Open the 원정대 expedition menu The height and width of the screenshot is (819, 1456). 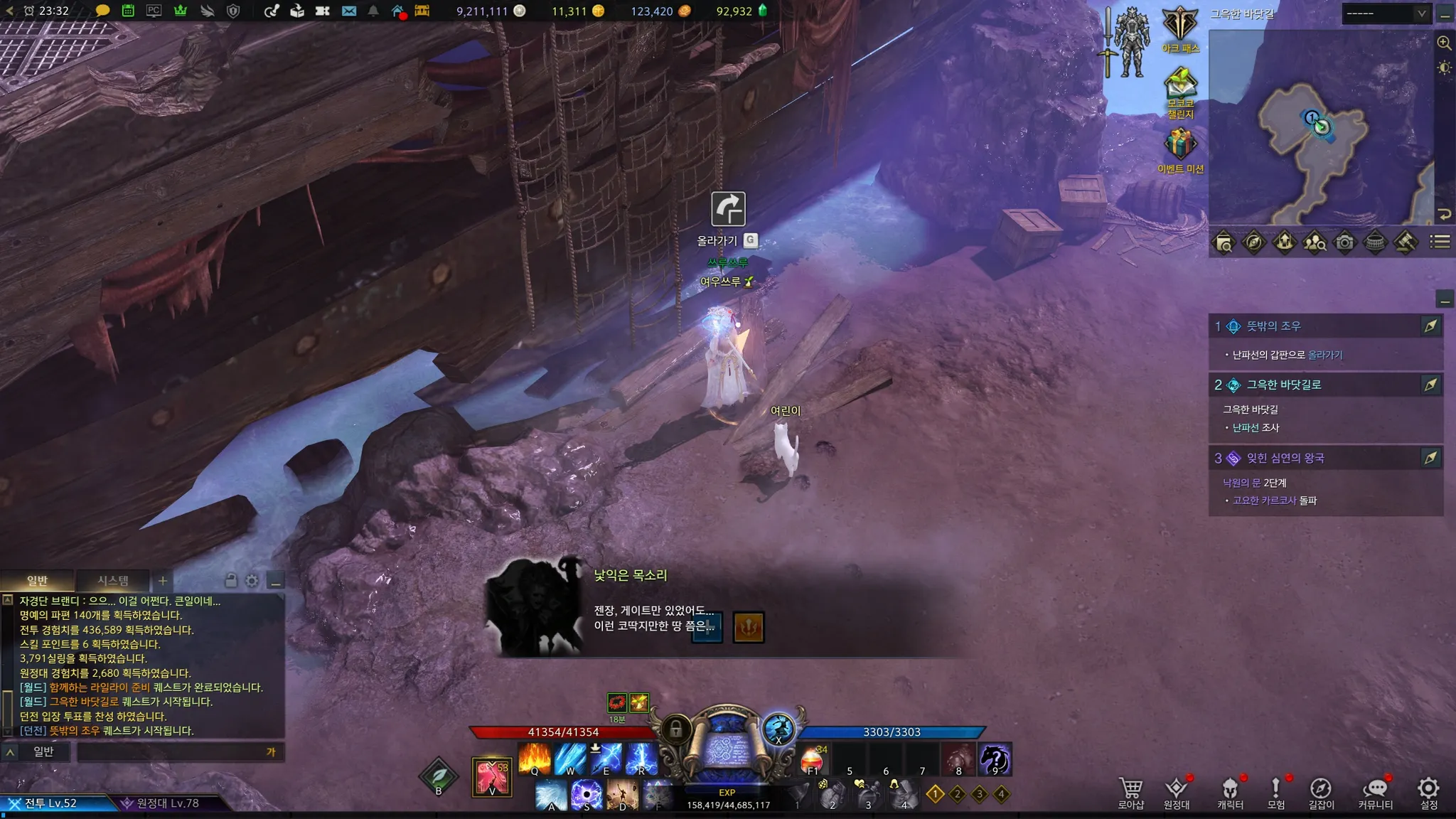[x=1177, y=792]
